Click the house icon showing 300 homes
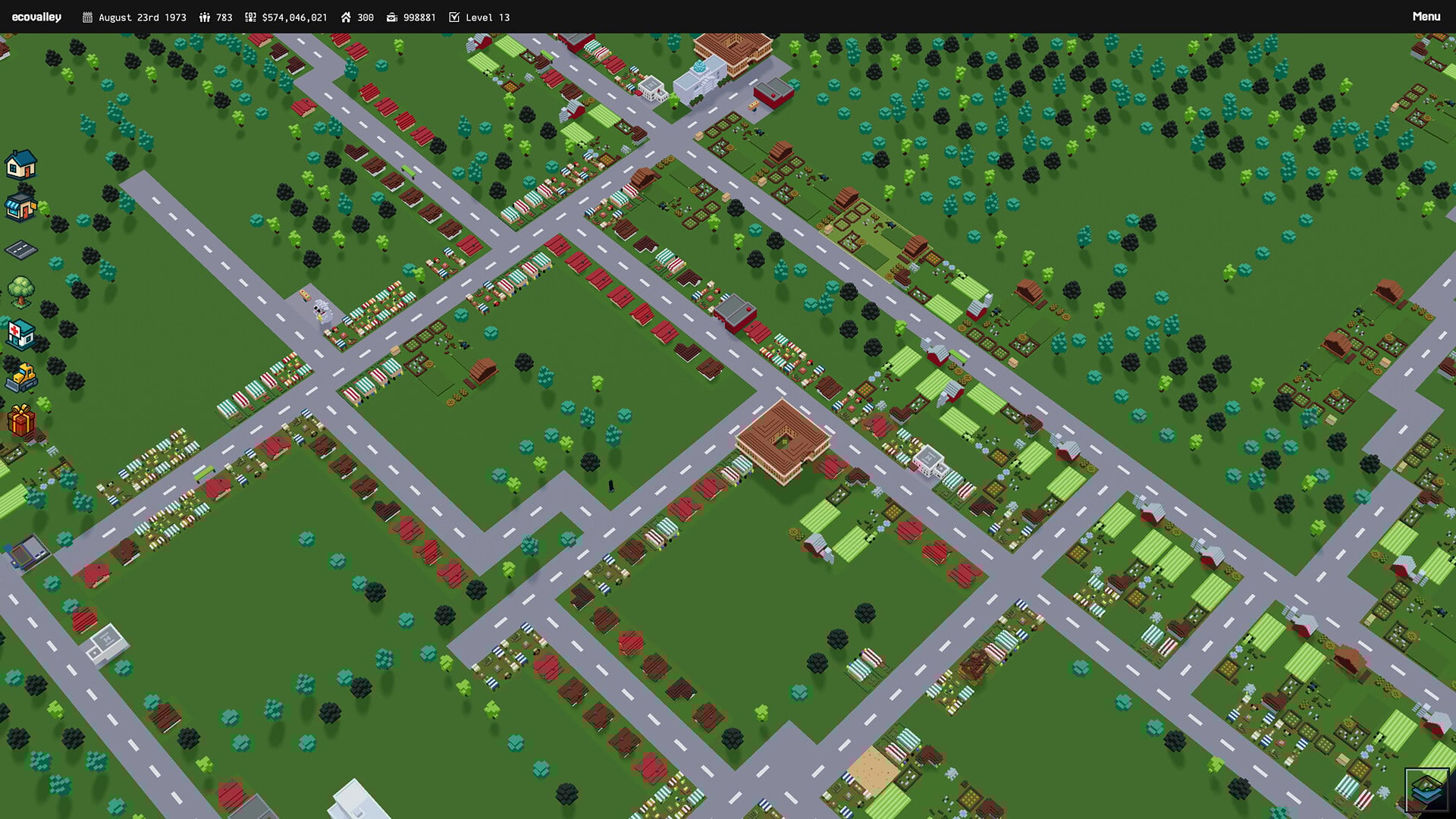The image size is (1456, 819). click(346, 17)
